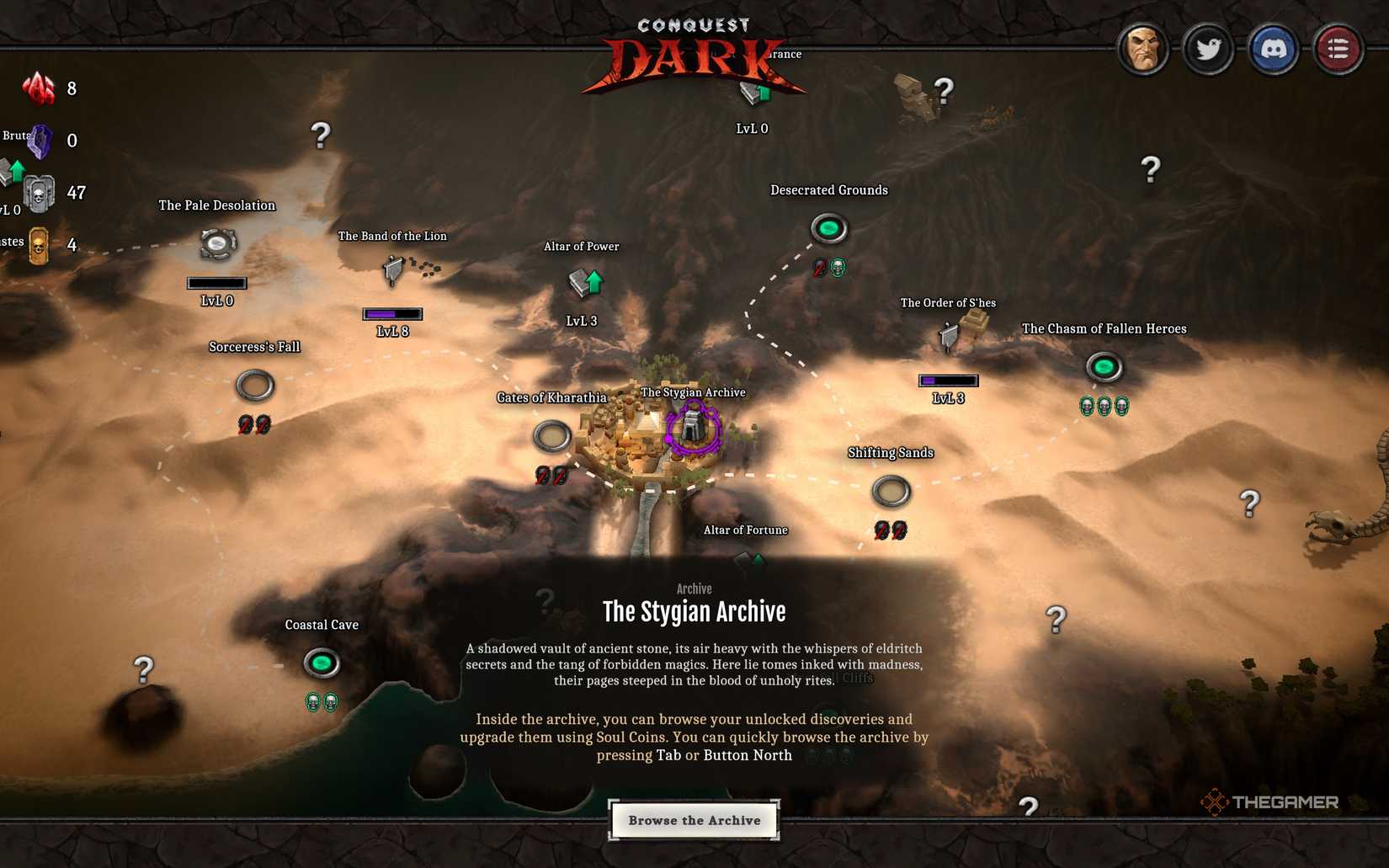Open The Chasm of Fallen Heroes portal
The width and height of the screenshot is (1389, 868).
coord(1105,367)
